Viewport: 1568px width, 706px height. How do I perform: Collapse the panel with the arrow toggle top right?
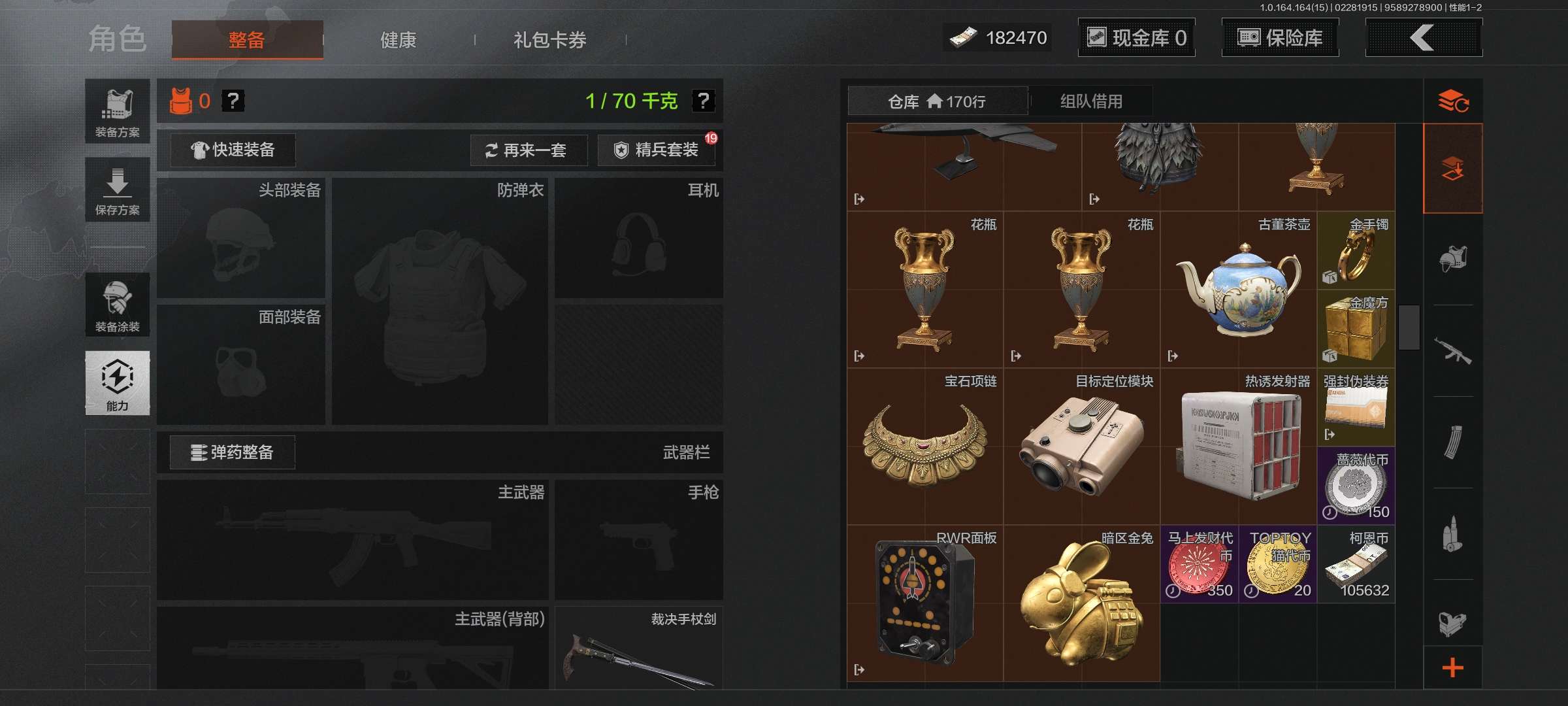coord(1423,38)
